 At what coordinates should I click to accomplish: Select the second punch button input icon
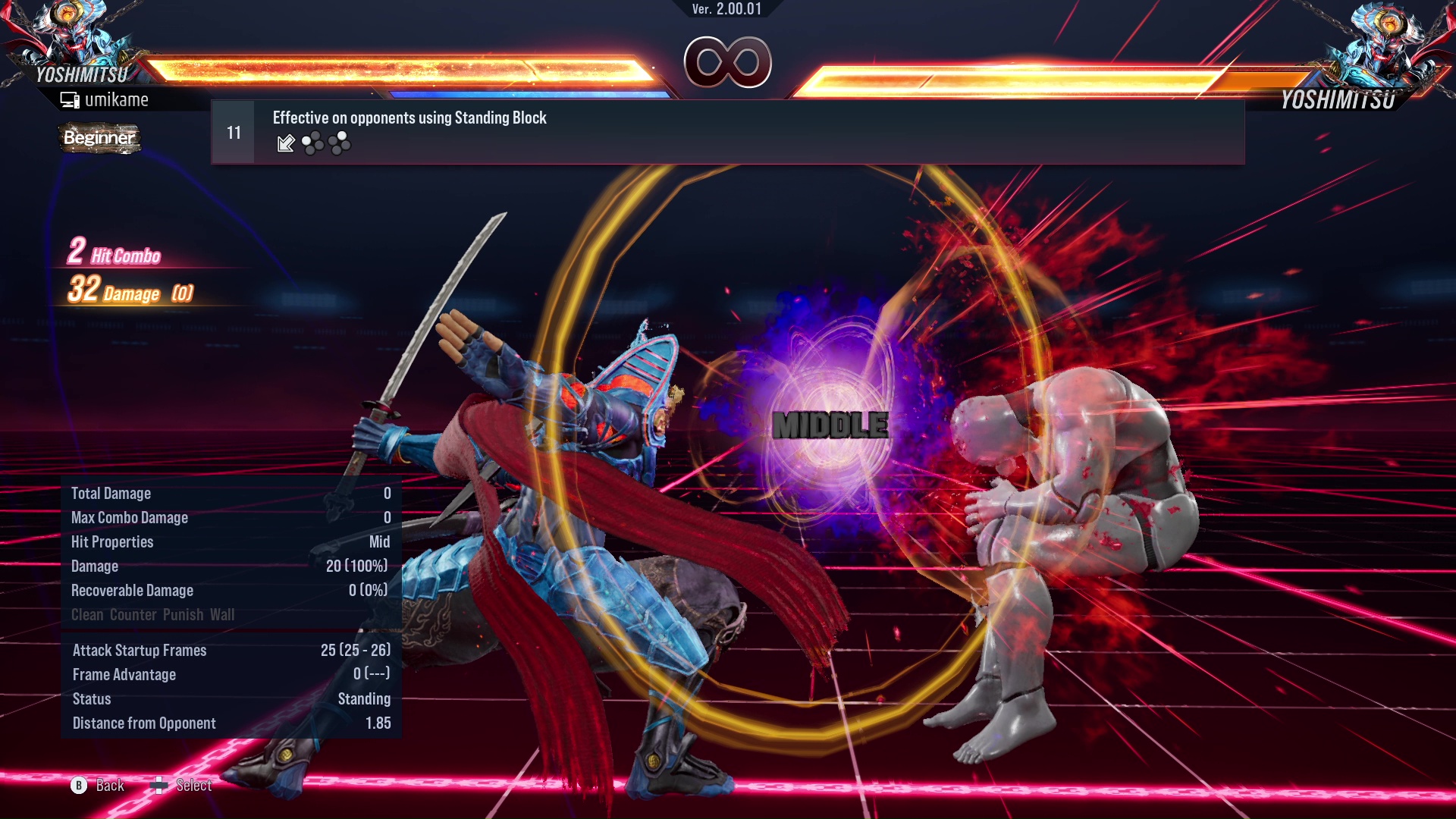pos(339,143)
